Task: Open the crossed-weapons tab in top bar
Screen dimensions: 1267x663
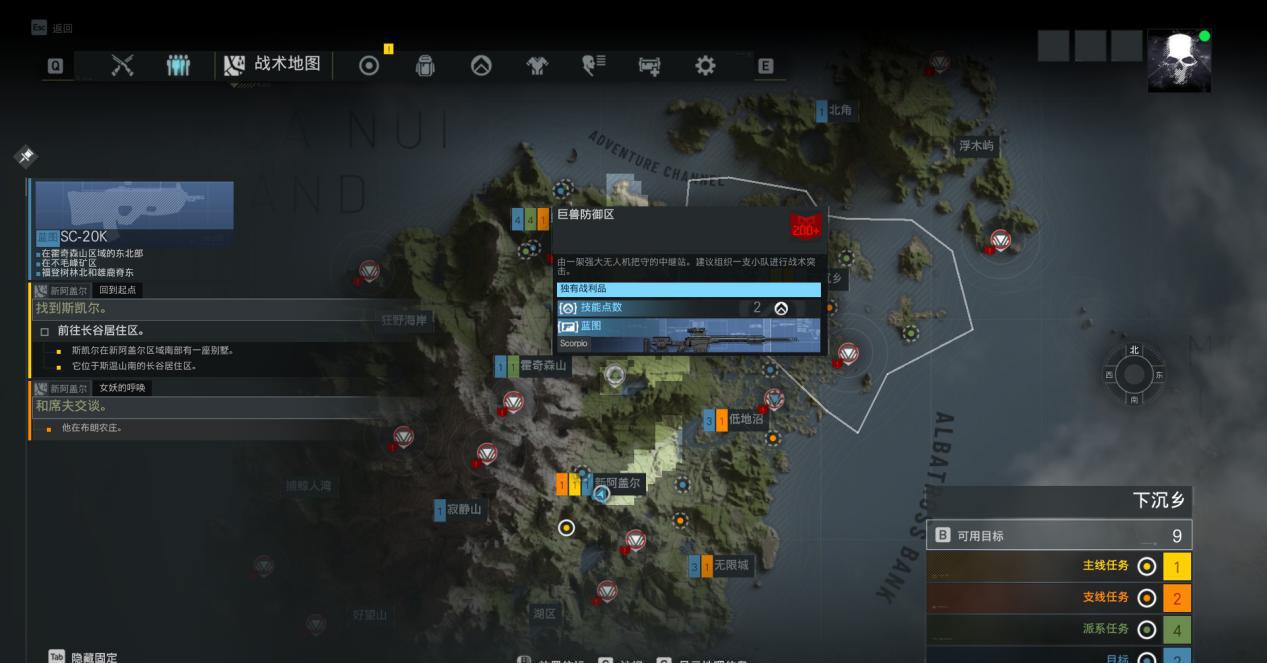Action: (x=122, y=65)
